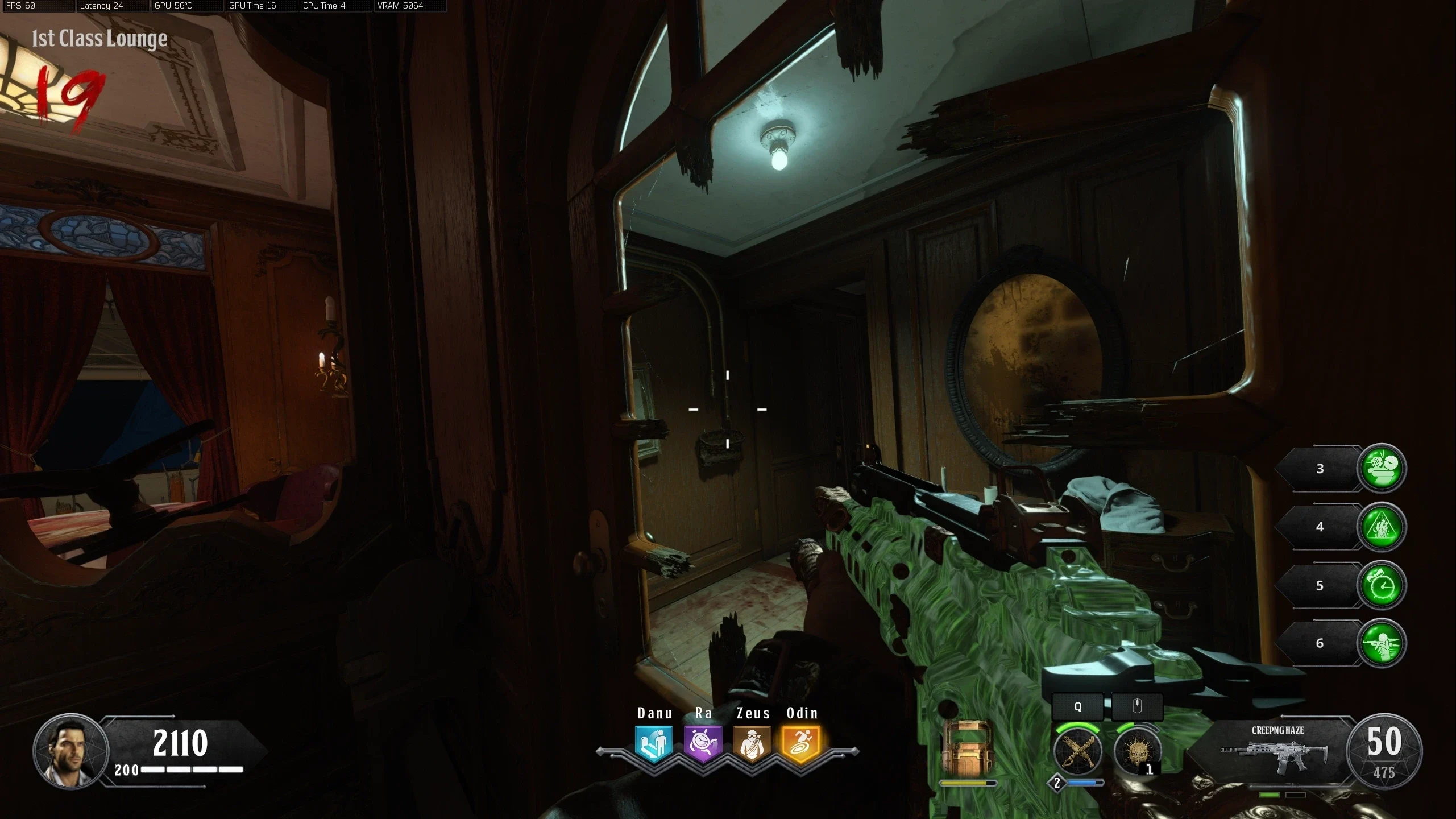1456x819 pixels.
Task: Use the rifle soldier elixir in slot 6
Action: pos(1382,643)
